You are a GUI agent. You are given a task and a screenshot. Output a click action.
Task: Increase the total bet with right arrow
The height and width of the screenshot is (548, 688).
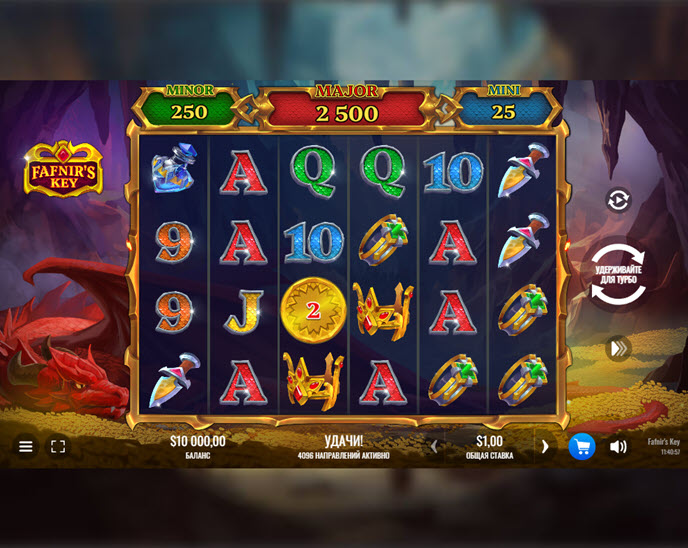(x=545, y=446)
